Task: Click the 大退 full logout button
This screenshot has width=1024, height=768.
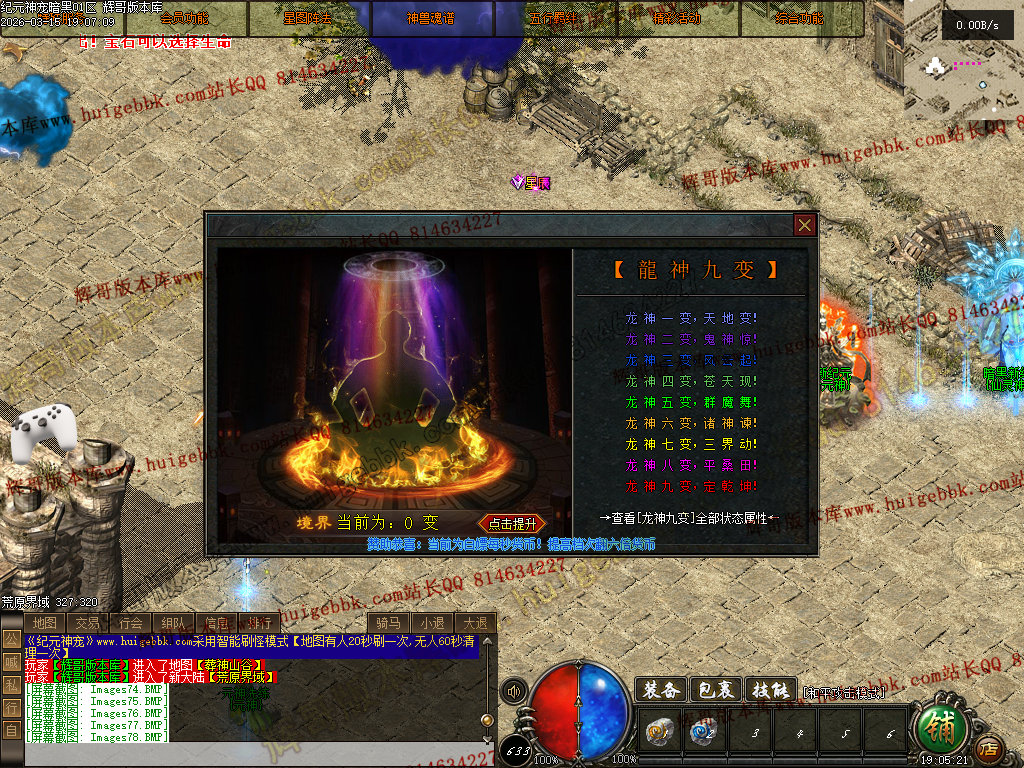Action: (475, 623)
